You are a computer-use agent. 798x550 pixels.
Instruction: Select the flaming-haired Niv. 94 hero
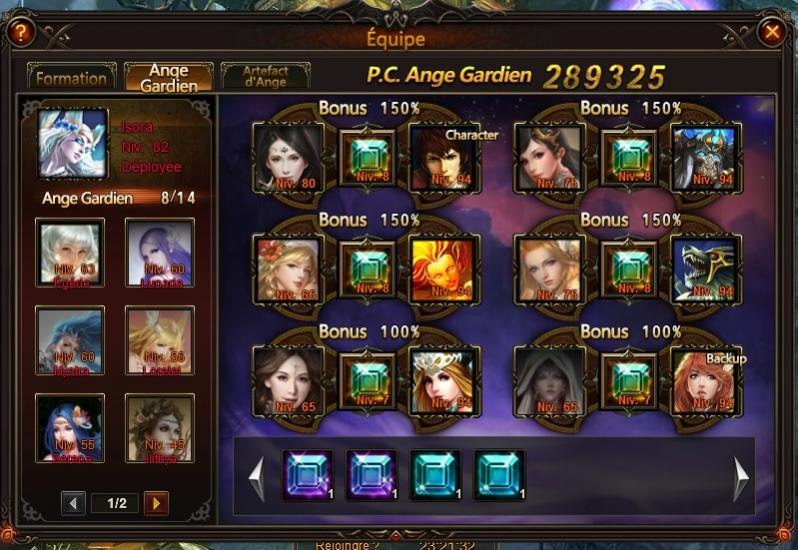[445, 269]
